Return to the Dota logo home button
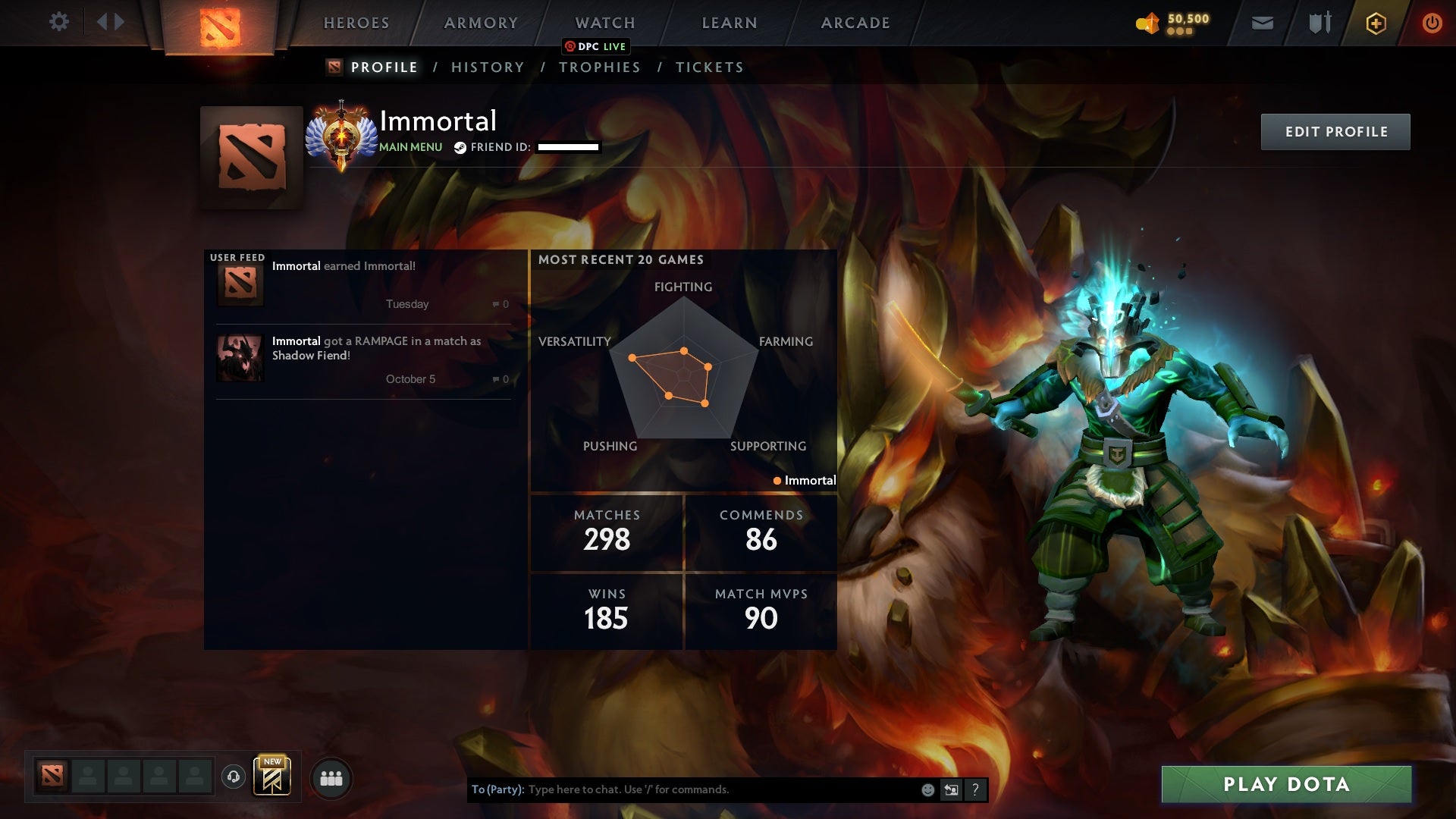Image resolution: width=1456 pixels, height=819 pixels. click(220, 27)
